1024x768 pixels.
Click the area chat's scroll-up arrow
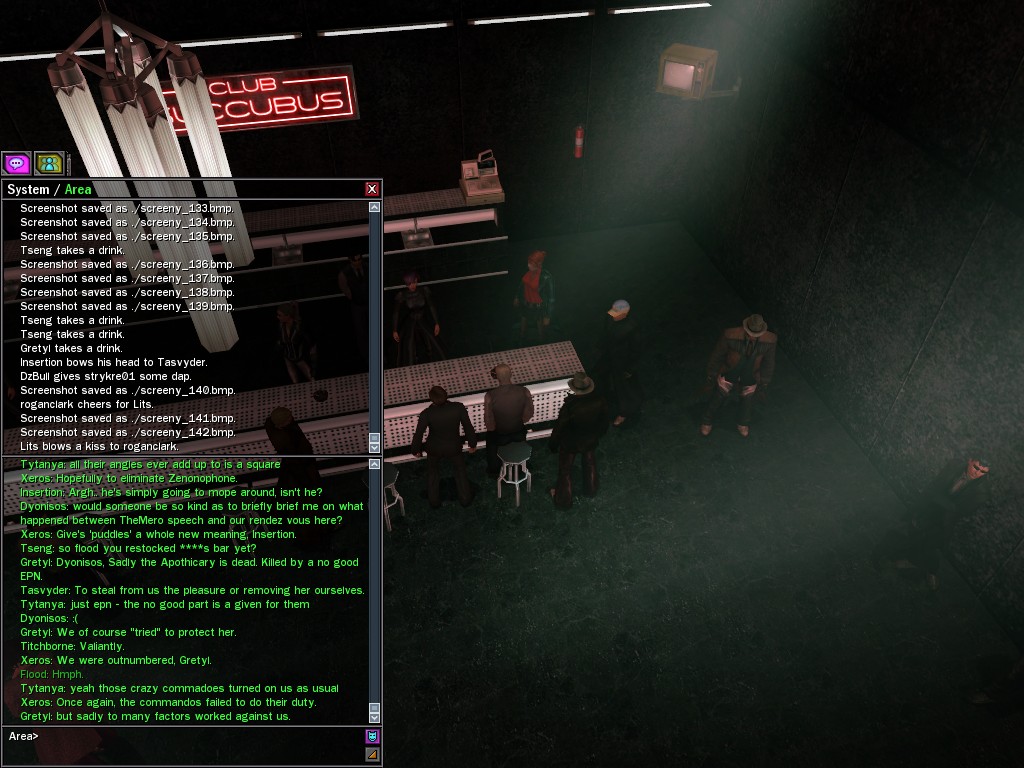[x=375, y=464]
